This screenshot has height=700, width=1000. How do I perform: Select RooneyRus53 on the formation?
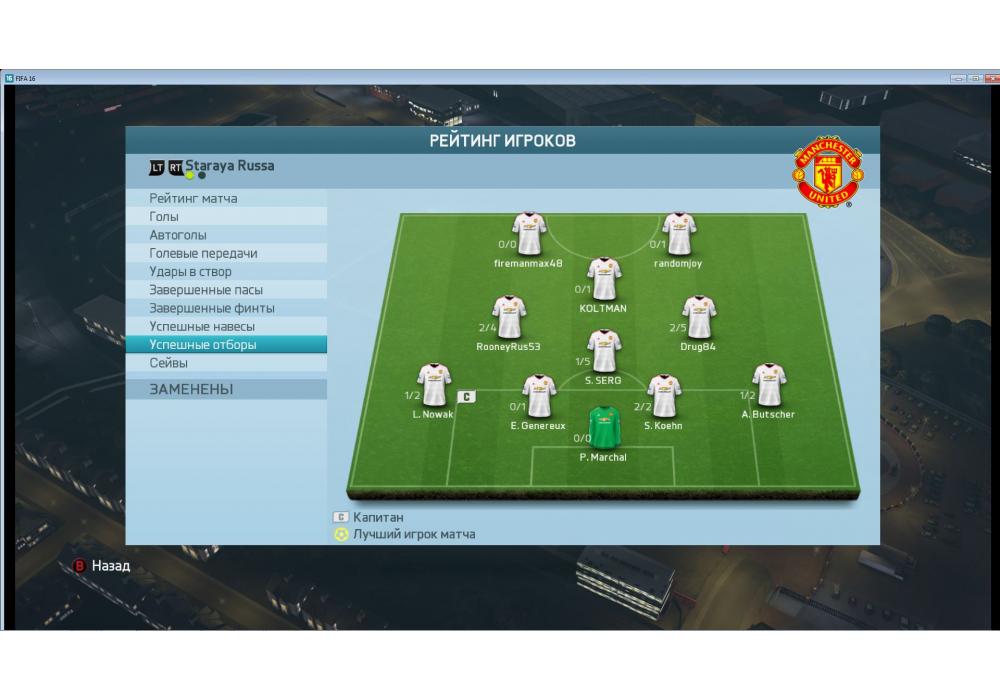[510, 316]
